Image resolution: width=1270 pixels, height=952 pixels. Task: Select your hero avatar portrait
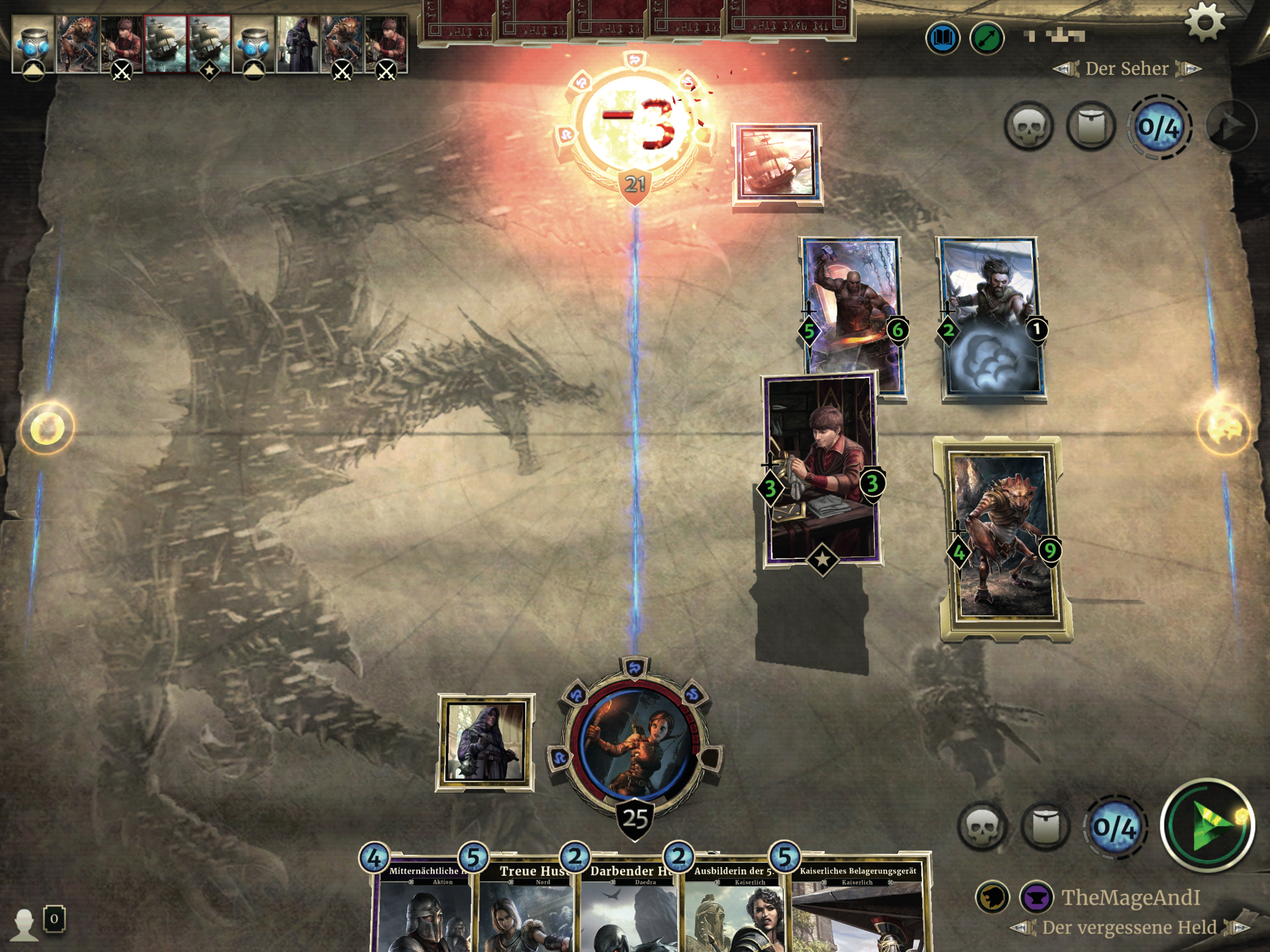[635, 744]
